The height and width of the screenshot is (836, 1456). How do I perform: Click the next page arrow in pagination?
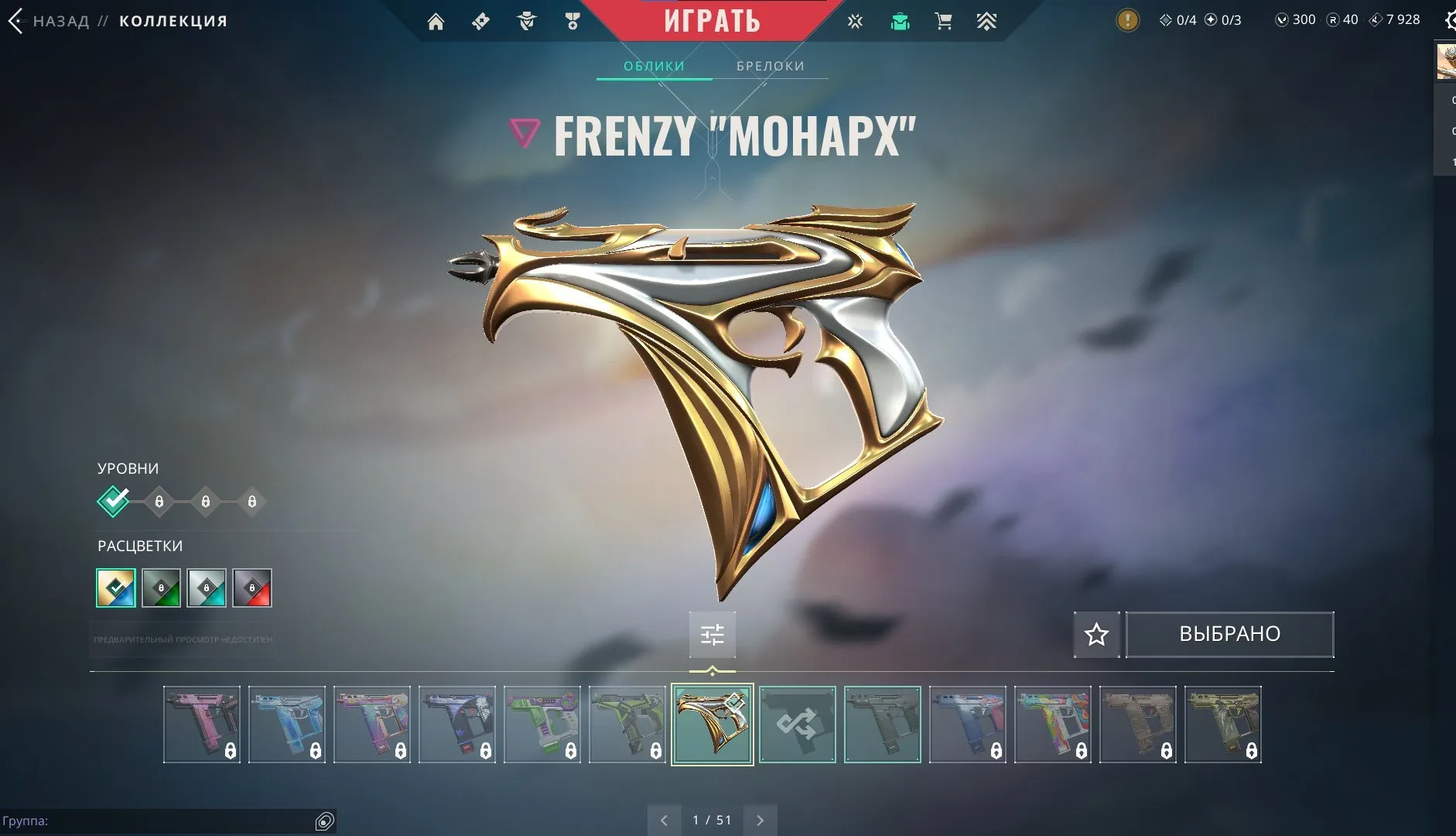[760, 820]
